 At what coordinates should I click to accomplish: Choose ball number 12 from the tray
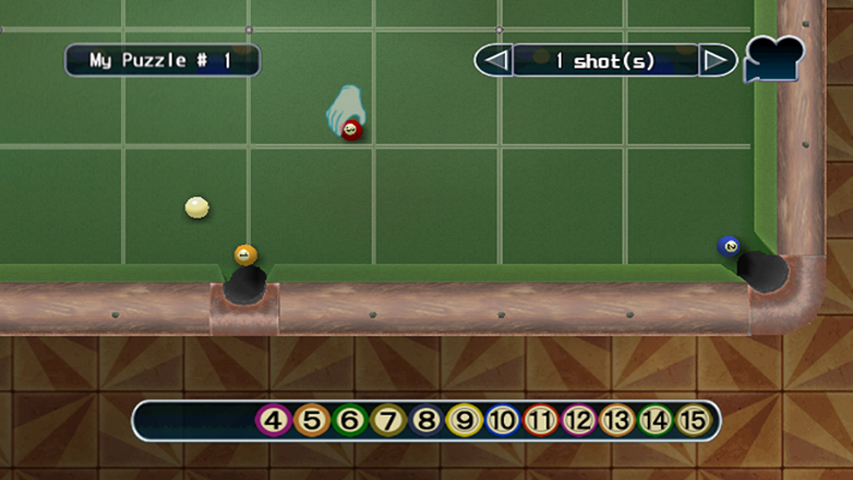pos(578,421)
